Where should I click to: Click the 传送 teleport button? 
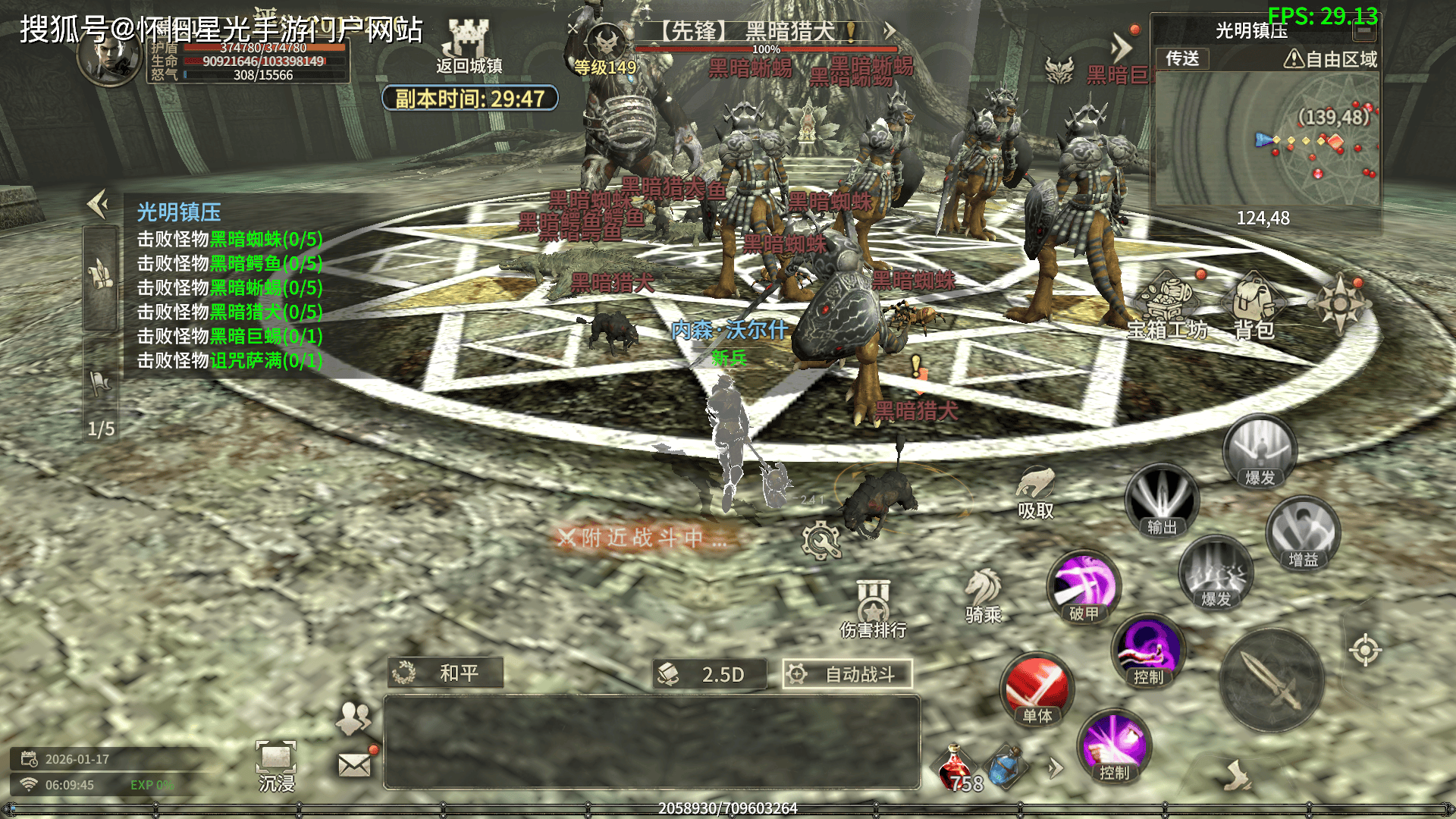coord(1182,58)
